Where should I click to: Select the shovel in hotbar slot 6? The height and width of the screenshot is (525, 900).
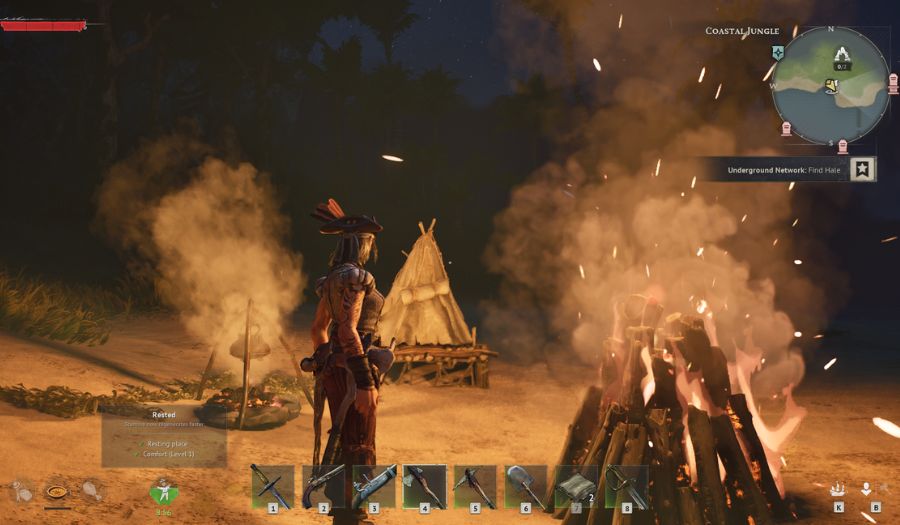[x=525, y=486]
